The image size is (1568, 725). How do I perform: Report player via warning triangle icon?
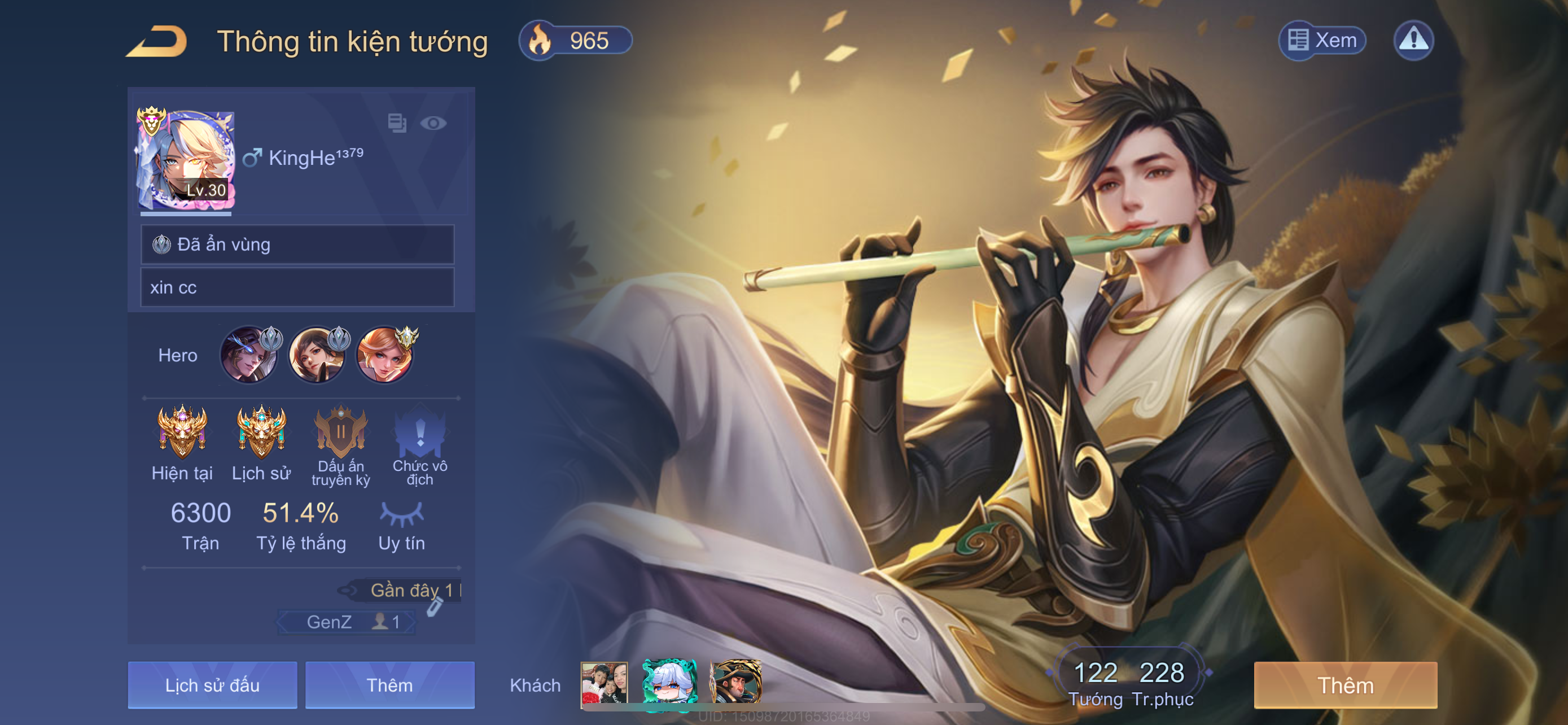[1413, 41]
